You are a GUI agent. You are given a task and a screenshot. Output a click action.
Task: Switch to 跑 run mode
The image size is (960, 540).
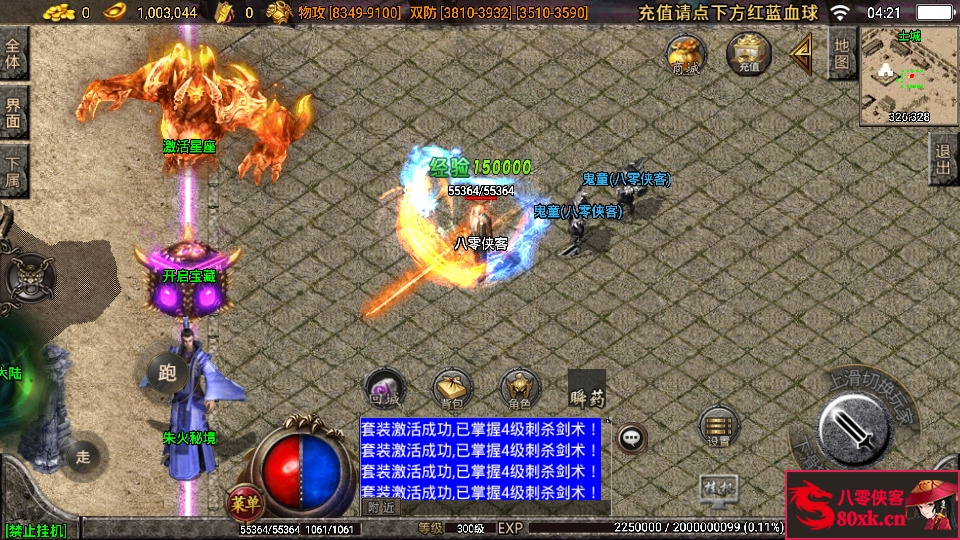pos(167,371)
